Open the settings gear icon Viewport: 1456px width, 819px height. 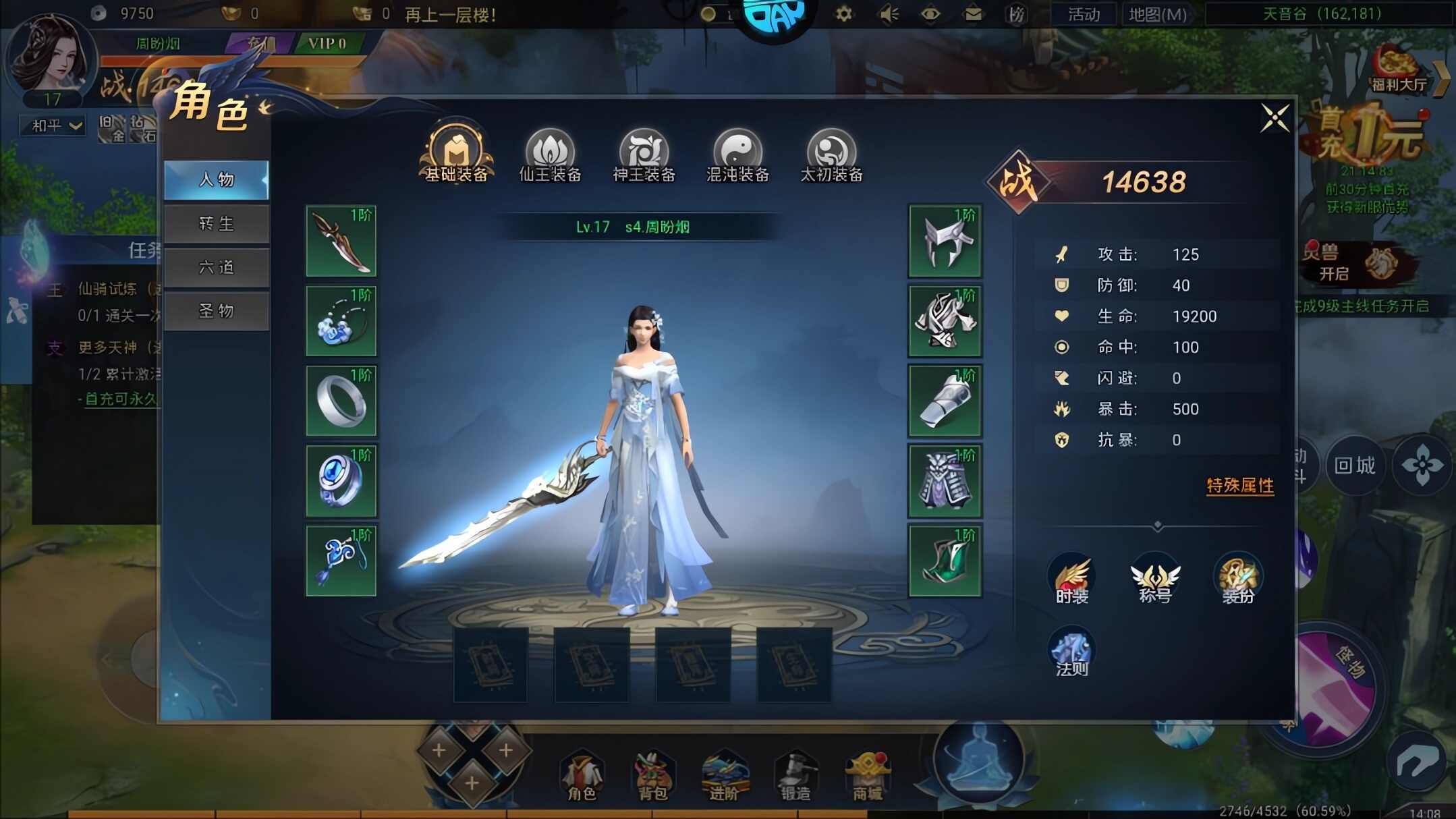coord(843,13)
